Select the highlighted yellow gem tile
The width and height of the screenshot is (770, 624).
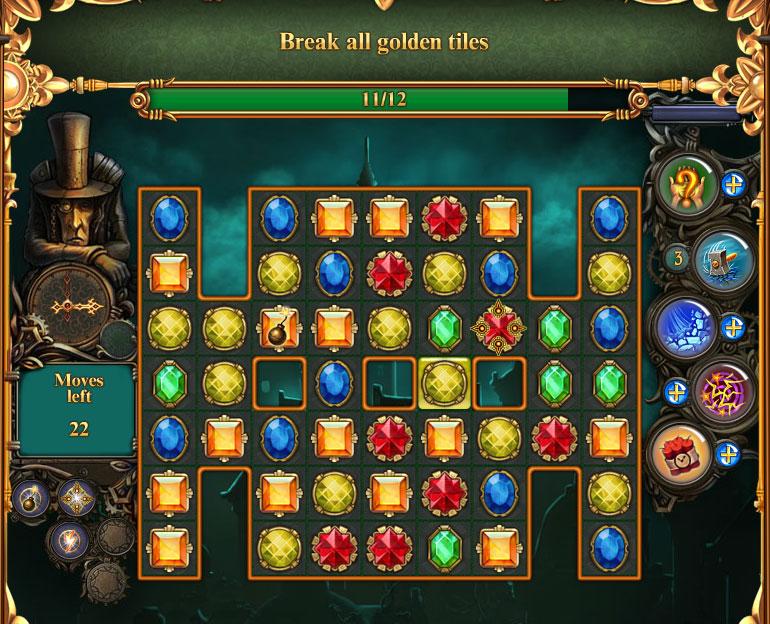tap(443, 381)
